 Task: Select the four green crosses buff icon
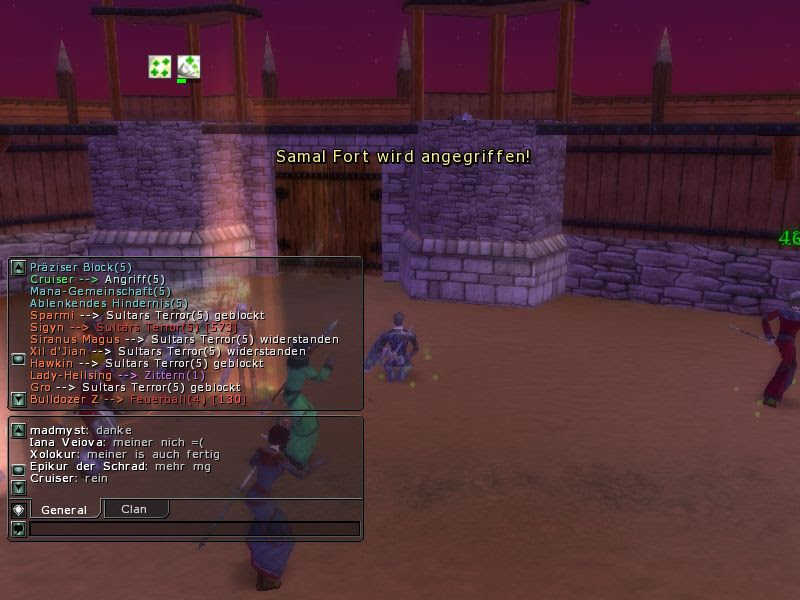[159, 67]
